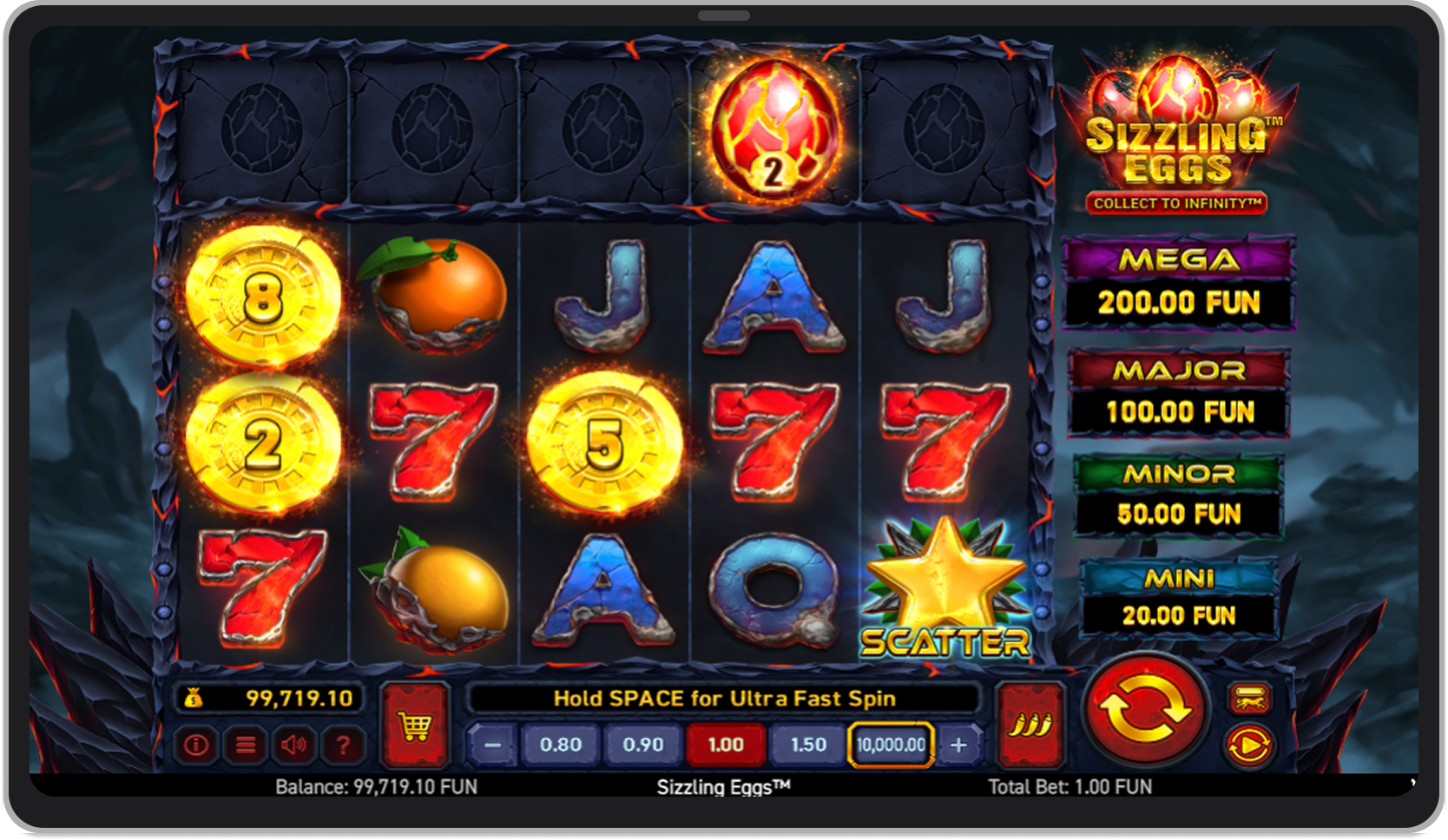The width and height of the screenshot is (1448, 840).
Task: Open the help section
Action: 344,745
